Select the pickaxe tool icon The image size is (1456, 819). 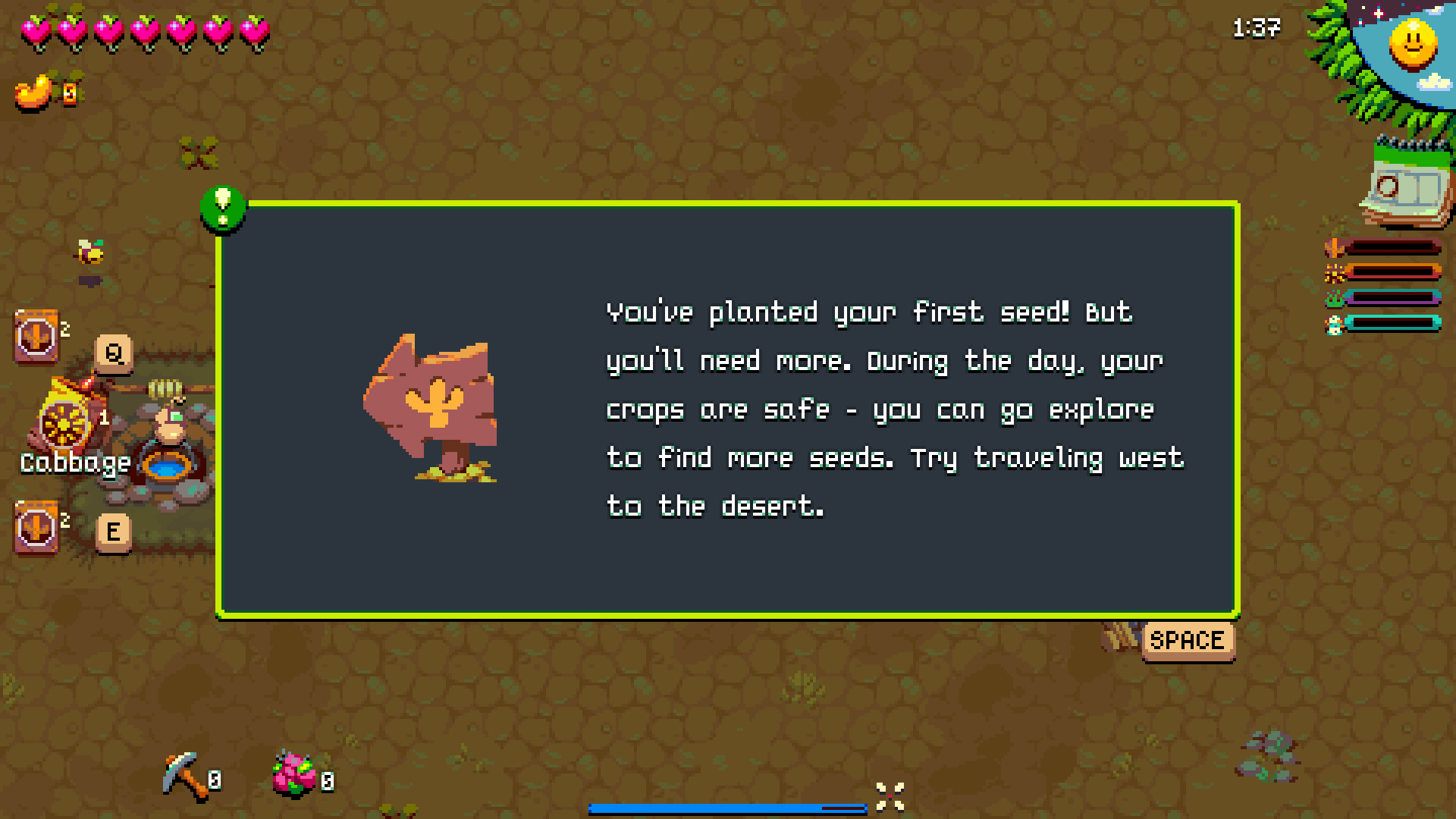(x=184, y=774)
